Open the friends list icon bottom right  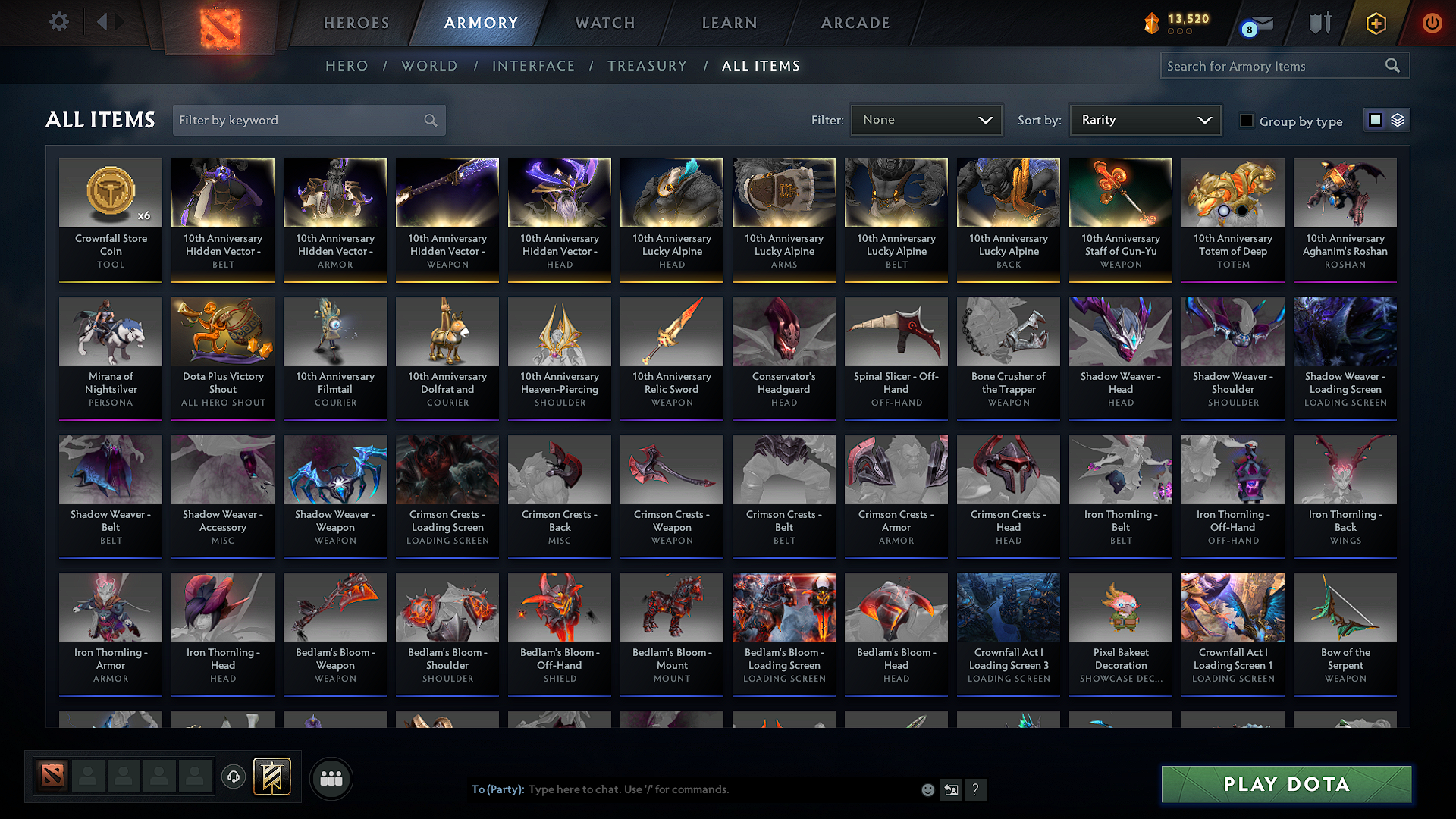pos(331,777)
